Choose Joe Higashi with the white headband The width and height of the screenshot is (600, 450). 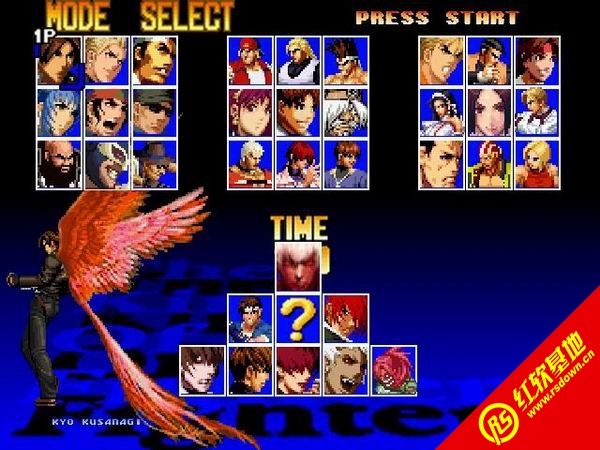pos(345,62)
